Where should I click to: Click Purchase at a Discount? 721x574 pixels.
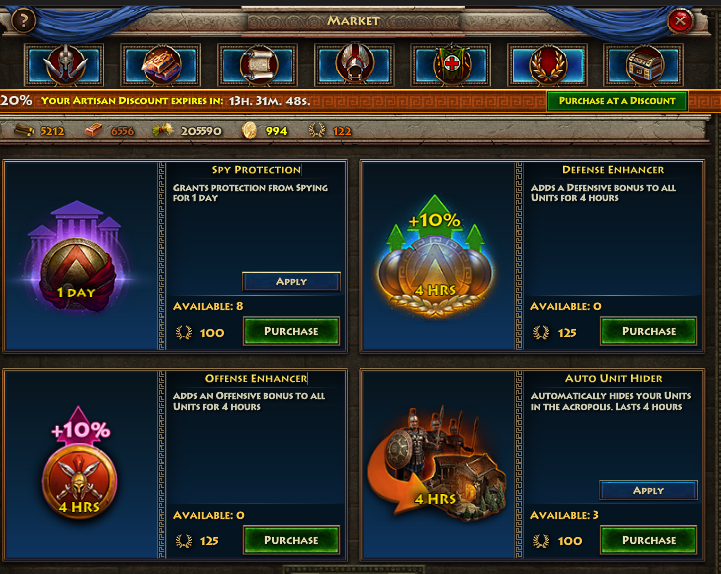click(x=617, y=100)
